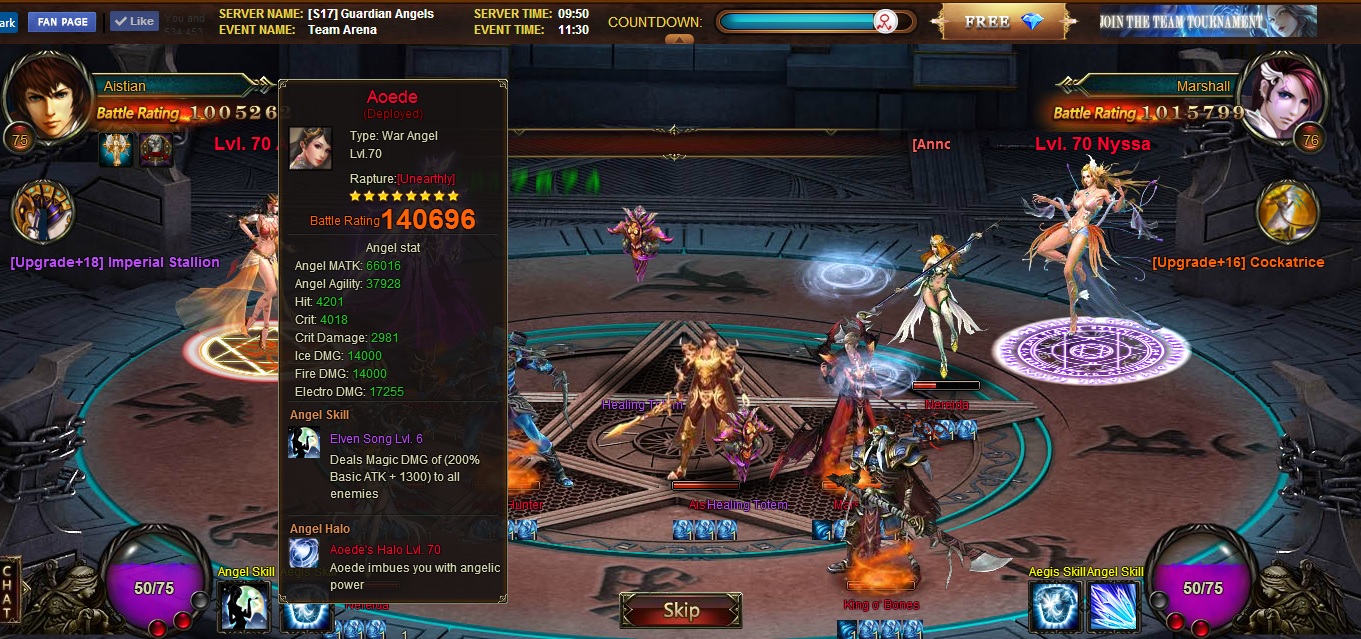1361x639 pixels.
Task: Select the Imperial Stallion mount icon
Action: (x=43, y=212)
